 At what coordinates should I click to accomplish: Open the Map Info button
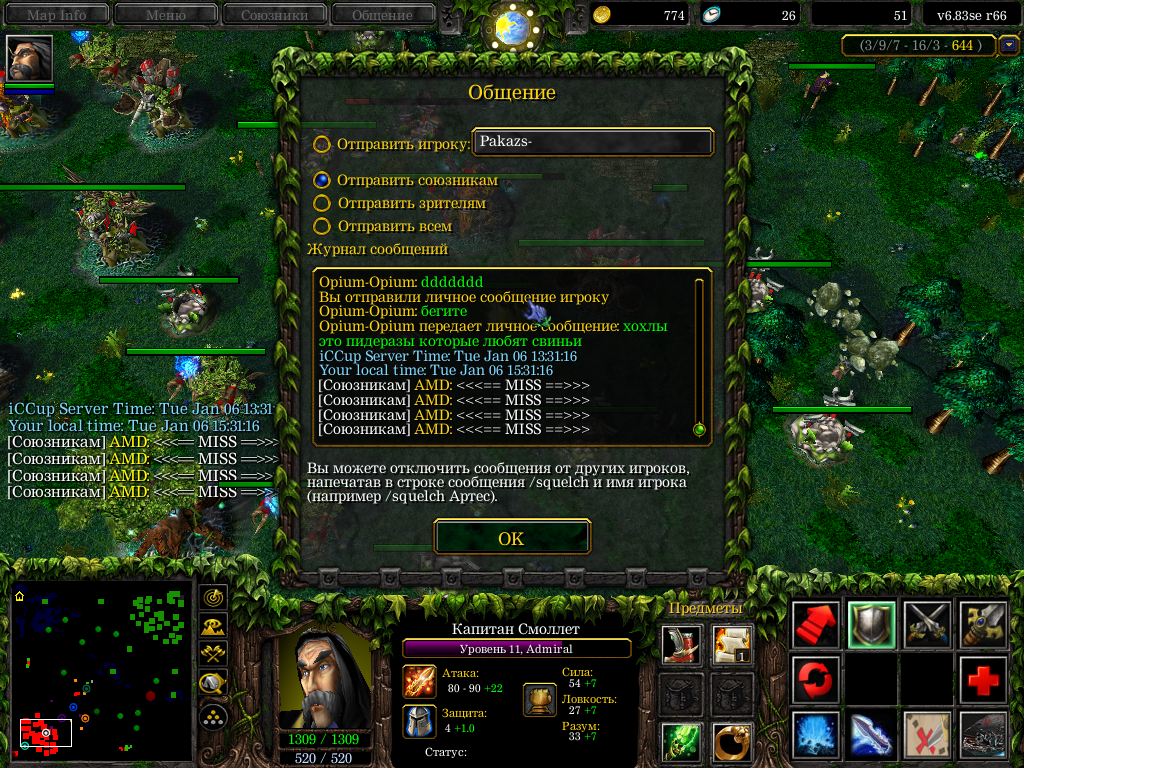(56, 15)
